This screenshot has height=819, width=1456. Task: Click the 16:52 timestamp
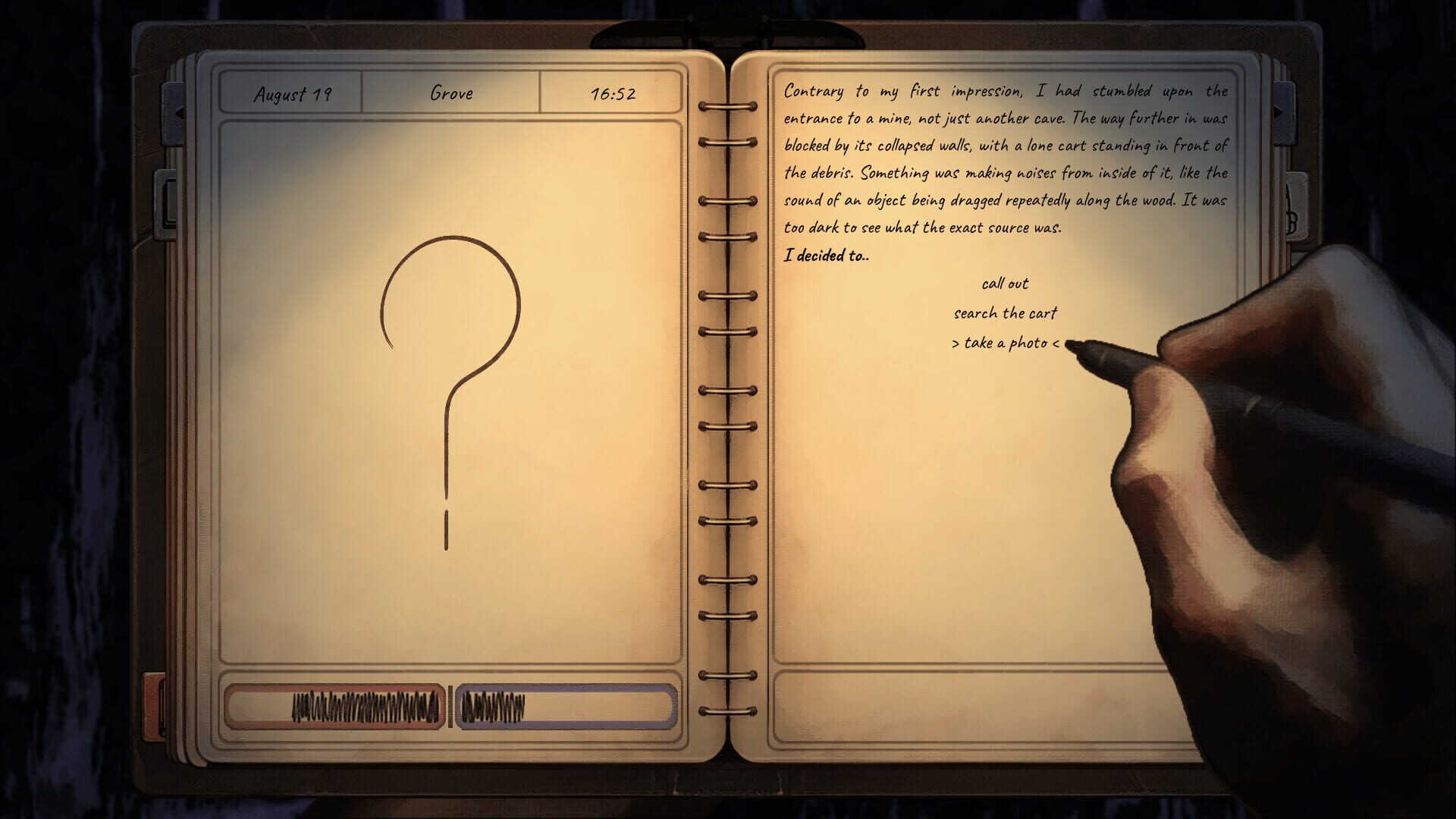(x=614, y=94)
